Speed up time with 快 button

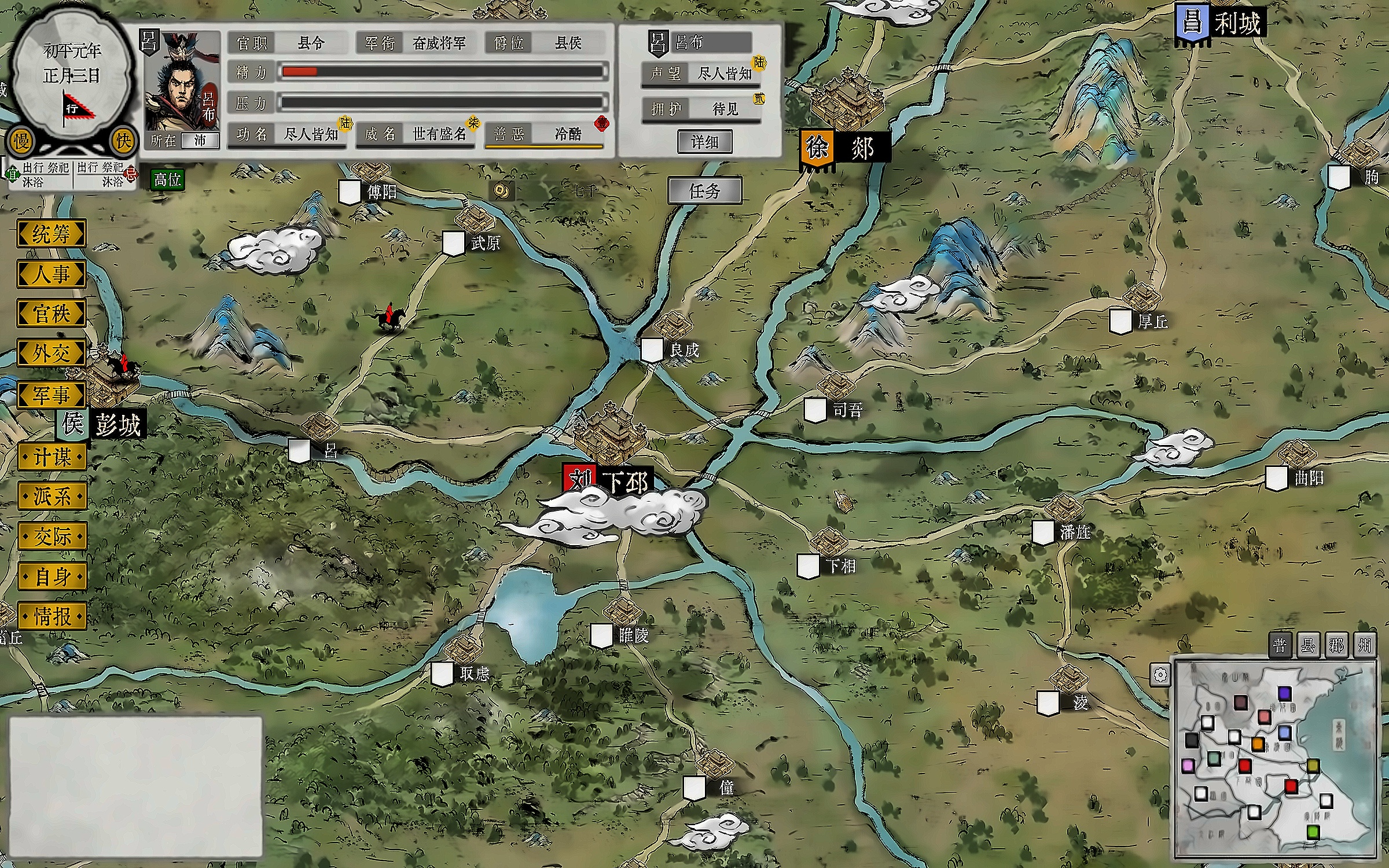click(x=123, y=141)
